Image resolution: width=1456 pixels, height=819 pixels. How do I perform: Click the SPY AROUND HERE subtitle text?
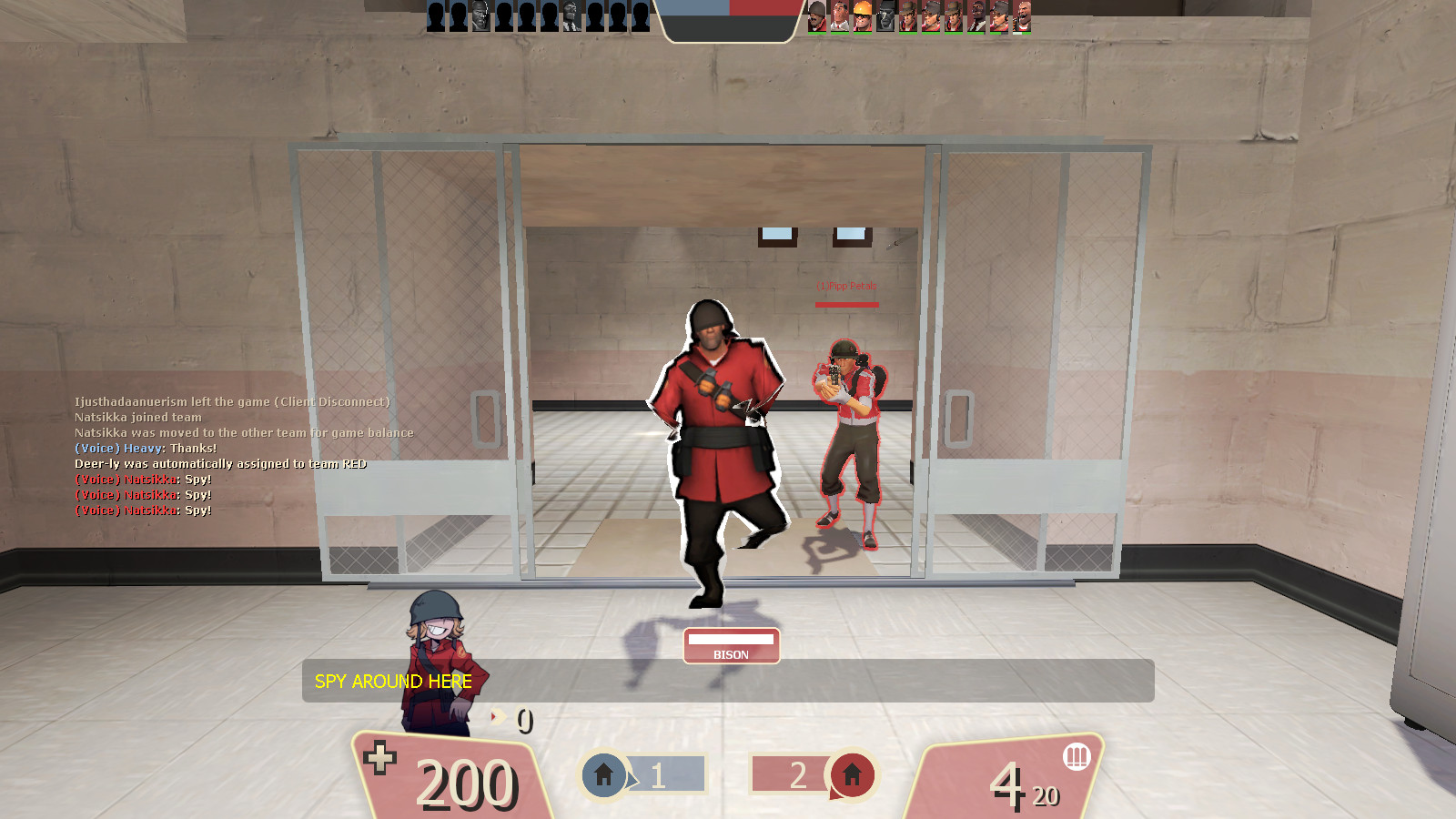392,682
